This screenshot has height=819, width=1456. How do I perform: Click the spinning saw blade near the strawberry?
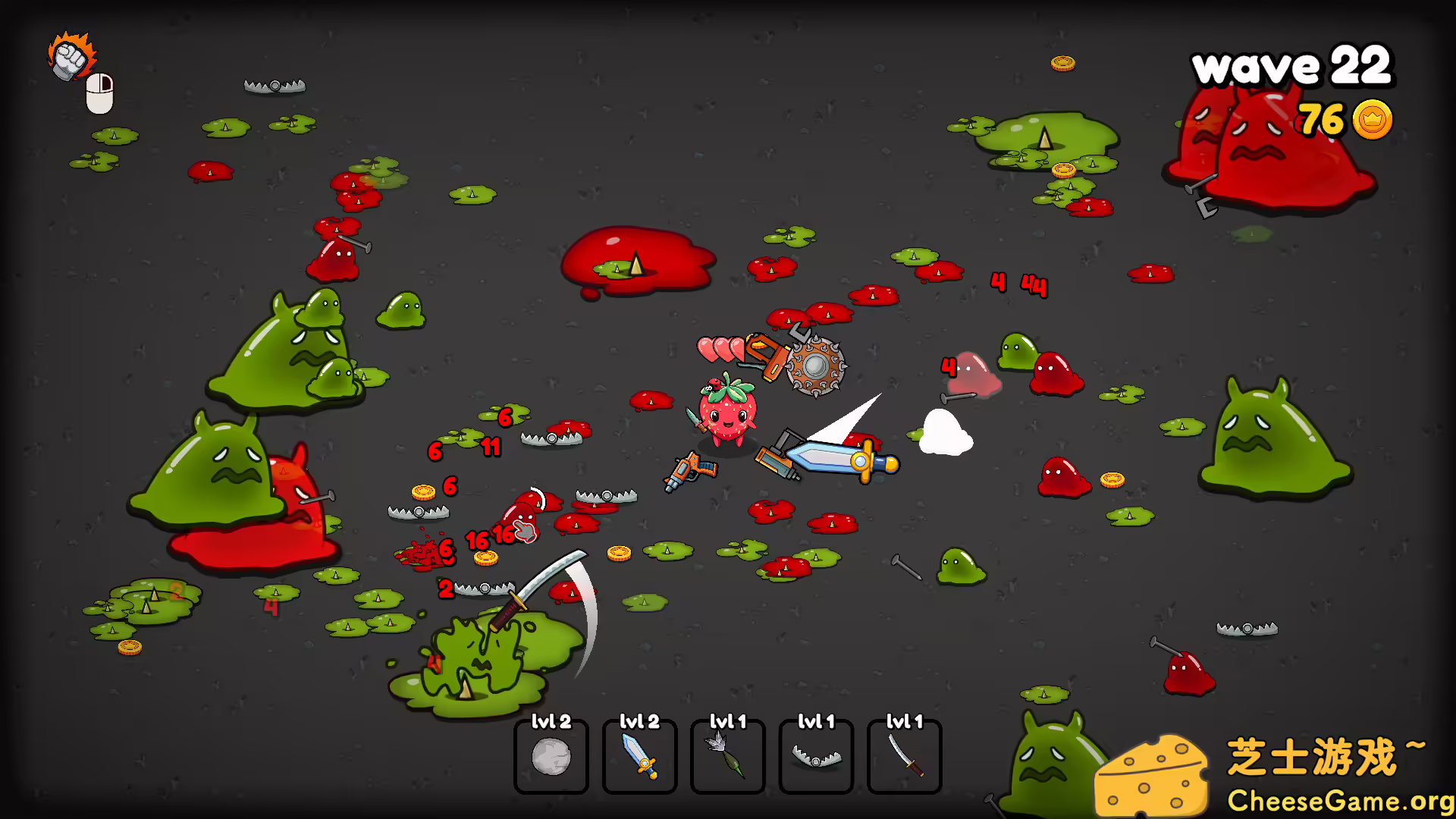pos(817,368)
